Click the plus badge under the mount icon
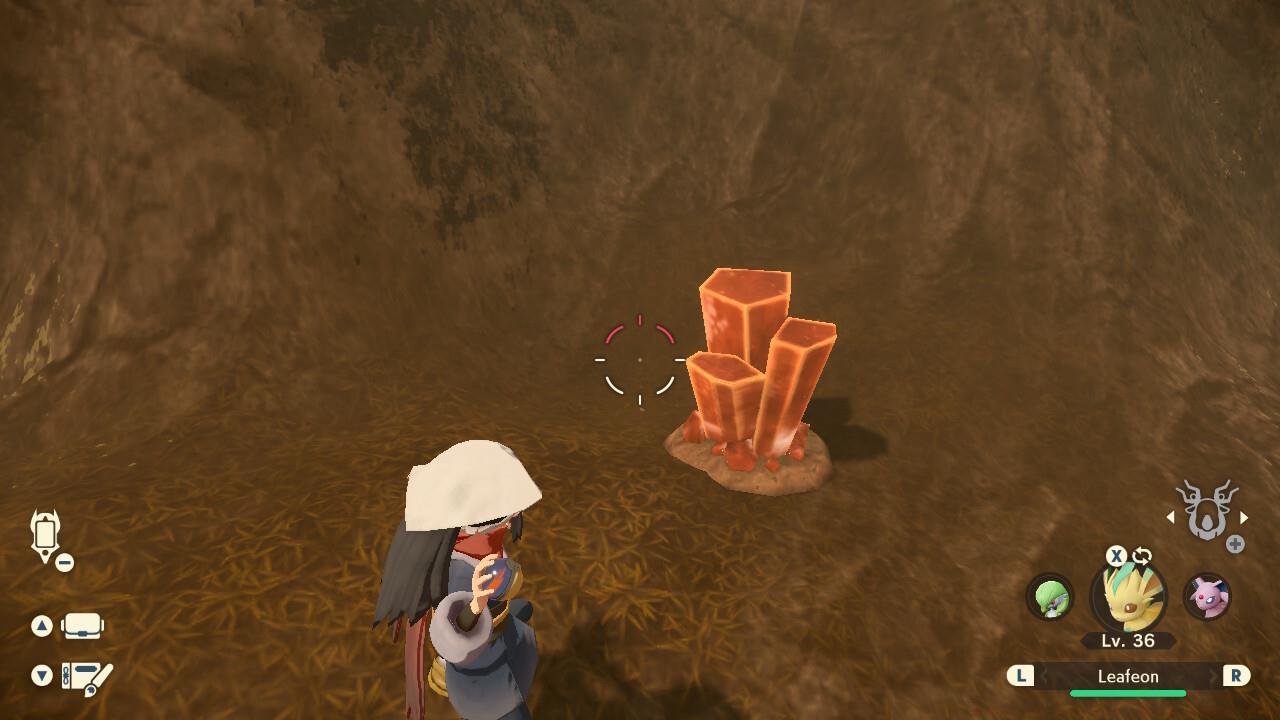 pyautogui.click(x=1235, y=543)
